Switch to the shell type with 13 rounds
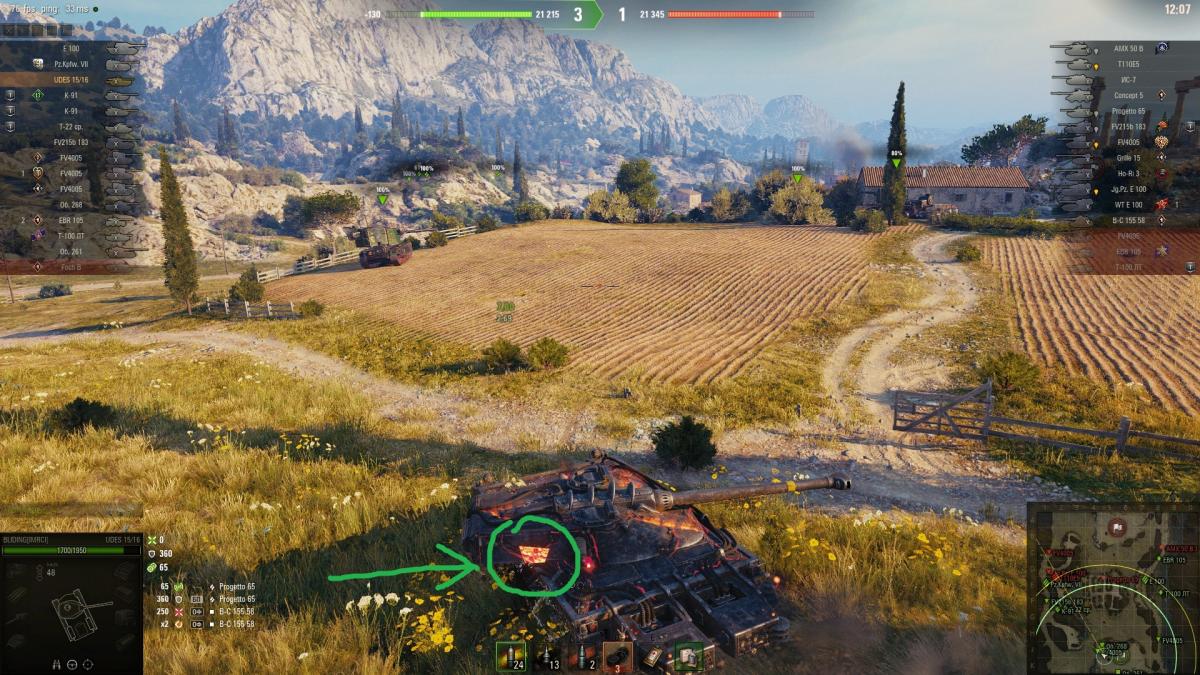The image size is (1200, 675). click(x=547, y=656)
